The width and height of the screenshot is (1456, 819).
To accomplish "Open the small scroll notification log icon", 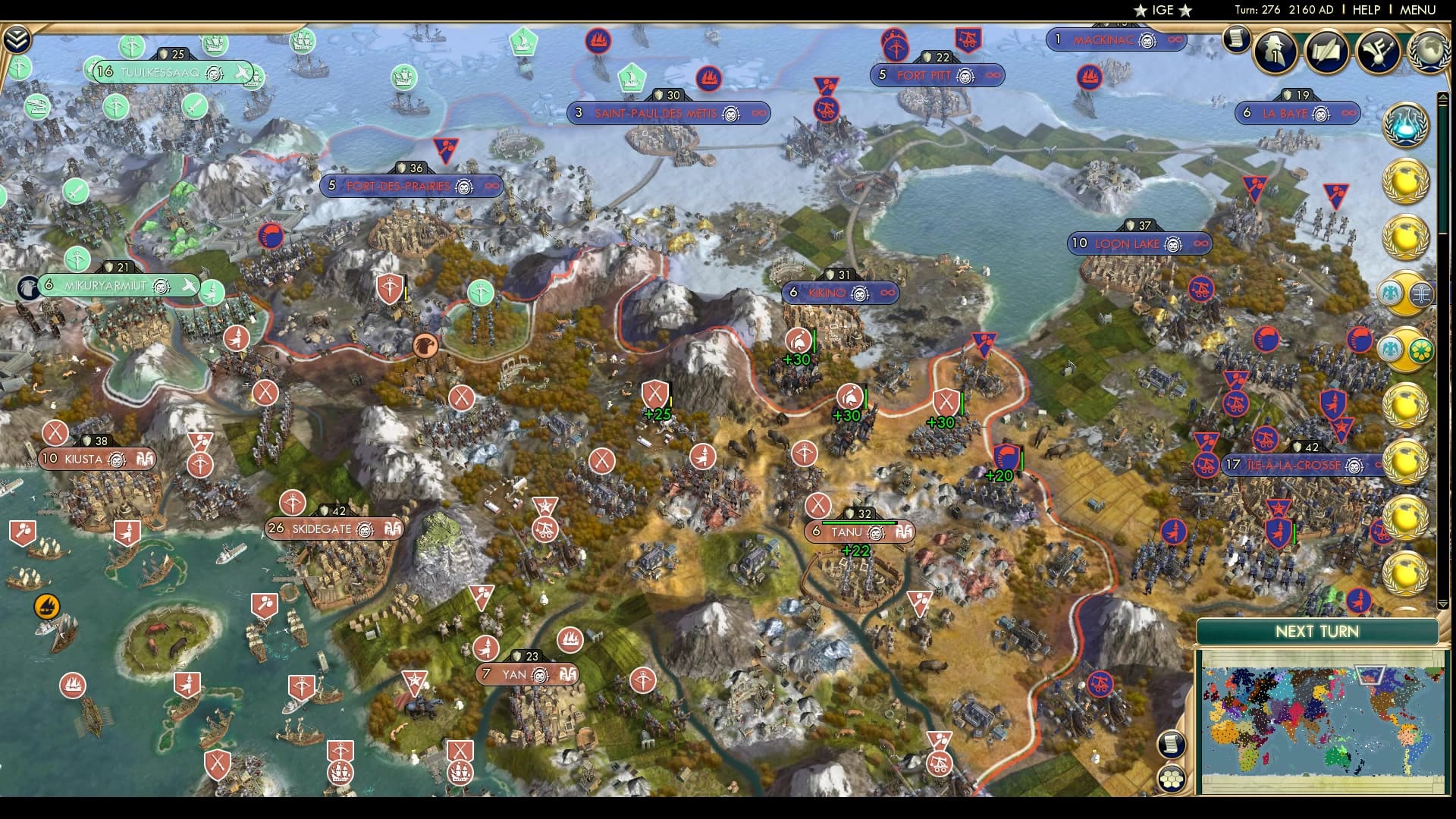I will pos(1236,38).
